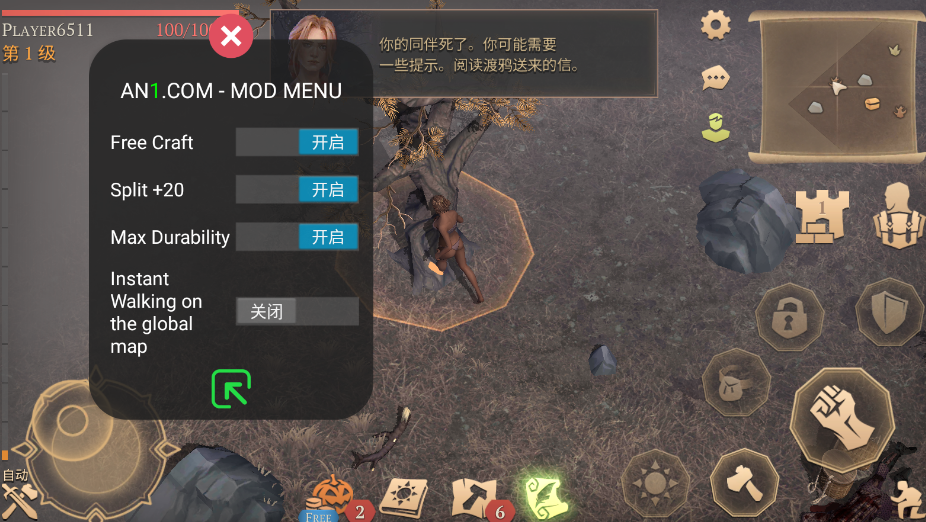Tap the hammer action button

click(x=744, y=483)
